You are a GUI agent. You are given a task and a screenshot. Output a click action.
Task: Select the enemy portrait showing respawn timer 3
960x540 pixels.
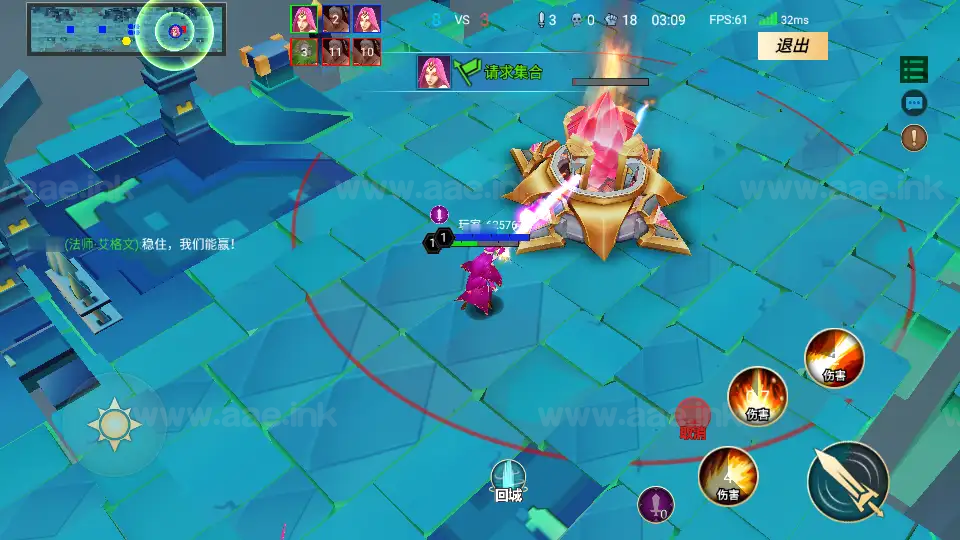tap(304, 51)
